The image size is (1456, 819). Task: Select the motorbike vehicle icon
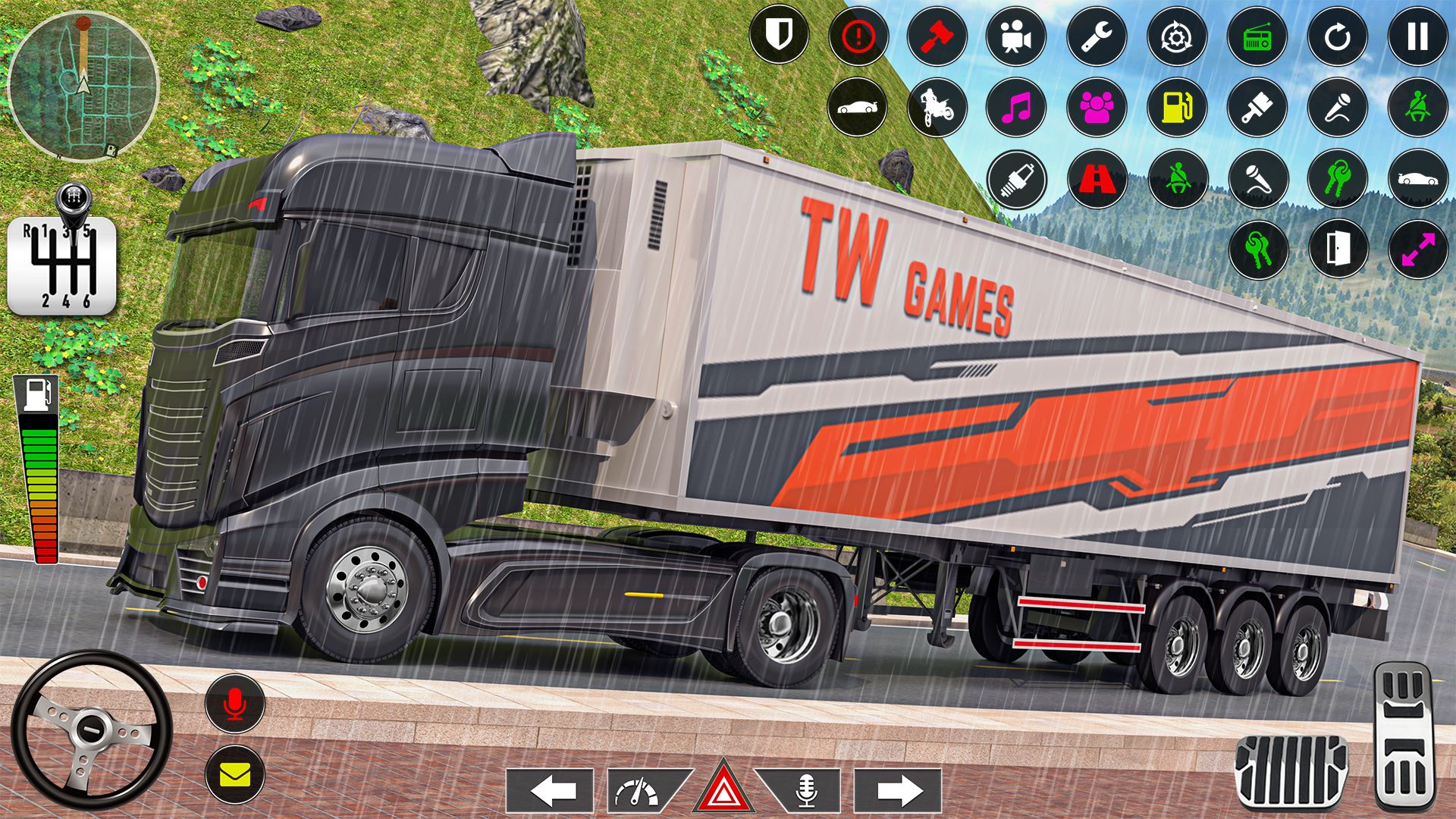click(937, 108)
